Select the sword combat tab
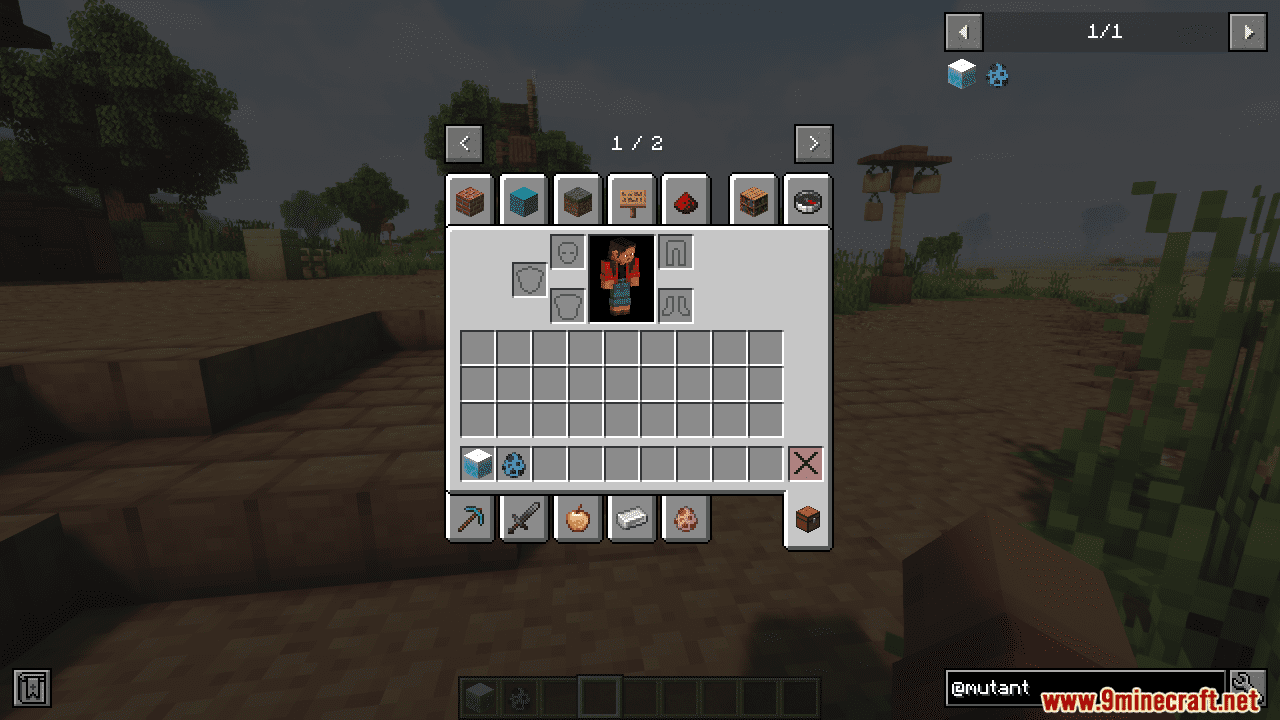The width and height of the screenshot is (1280, 720). [x=523, y=518]
